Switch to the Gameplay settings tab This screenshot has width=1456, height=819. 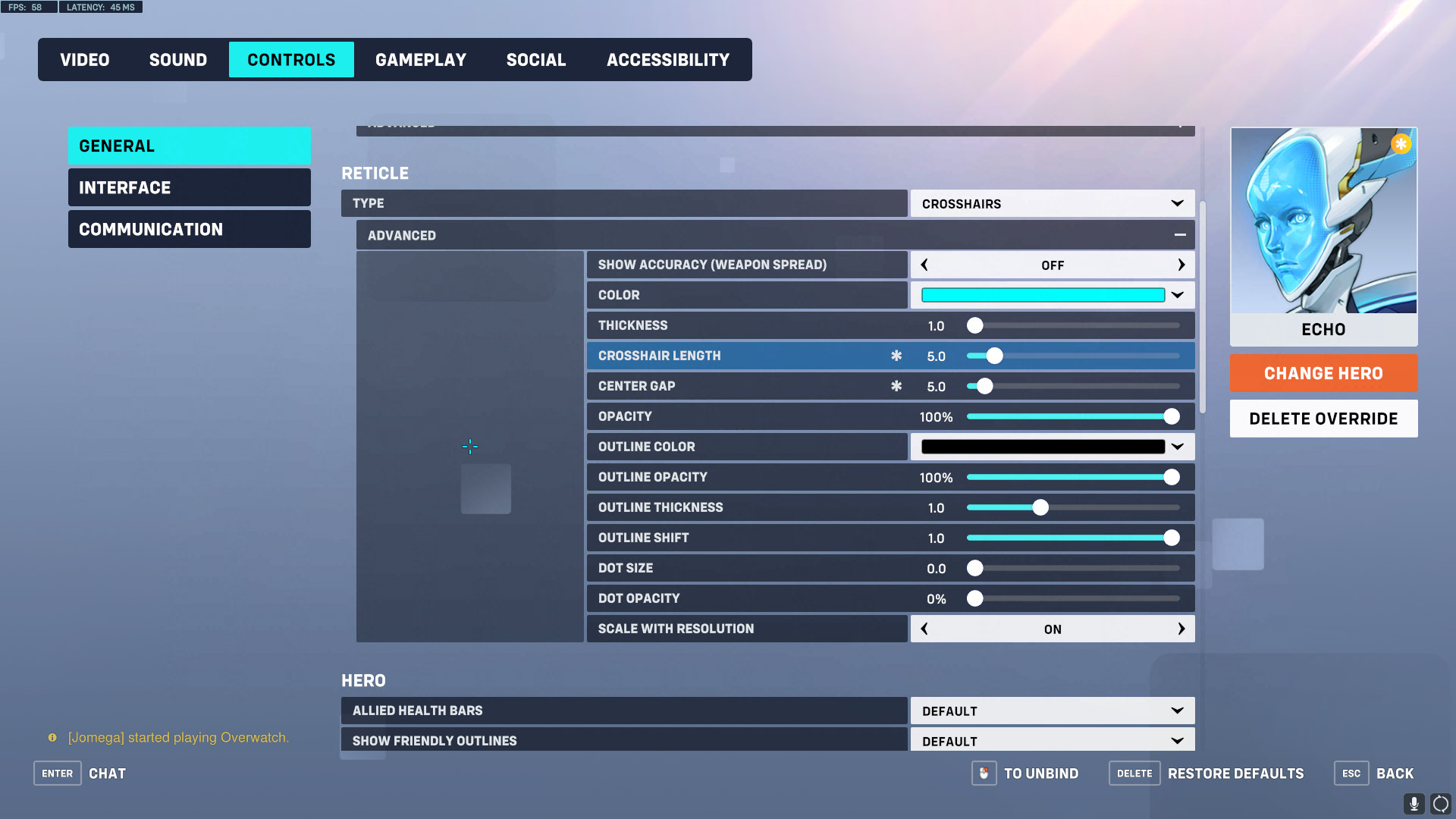421,59
